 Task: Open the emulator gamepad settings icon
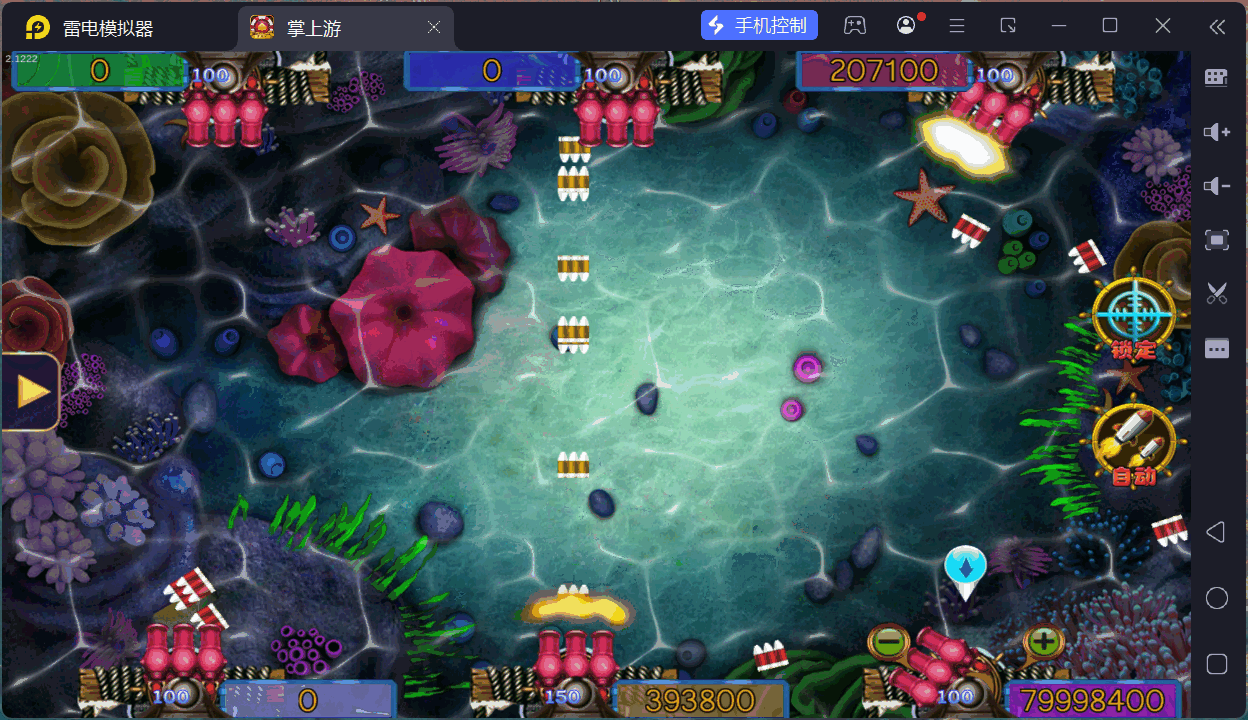(x=854, y=26)
